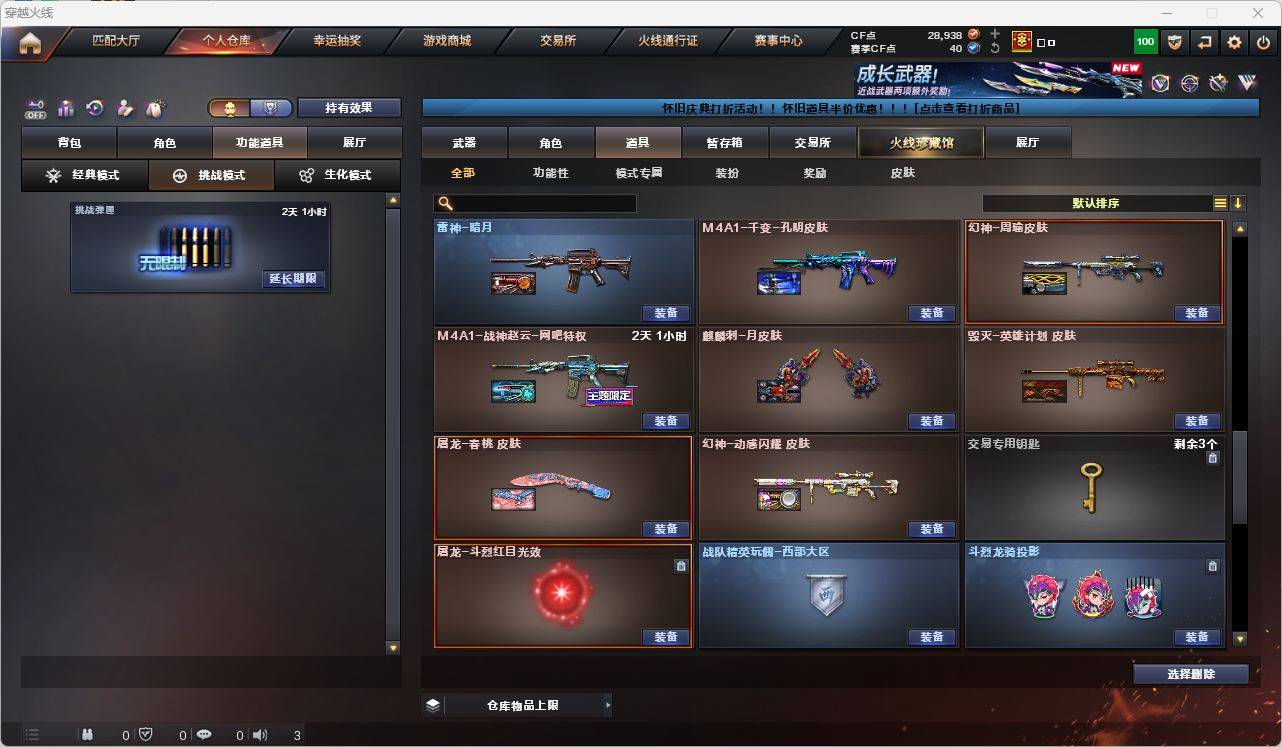Switch to the skull mode toggle

pos(227,107)
